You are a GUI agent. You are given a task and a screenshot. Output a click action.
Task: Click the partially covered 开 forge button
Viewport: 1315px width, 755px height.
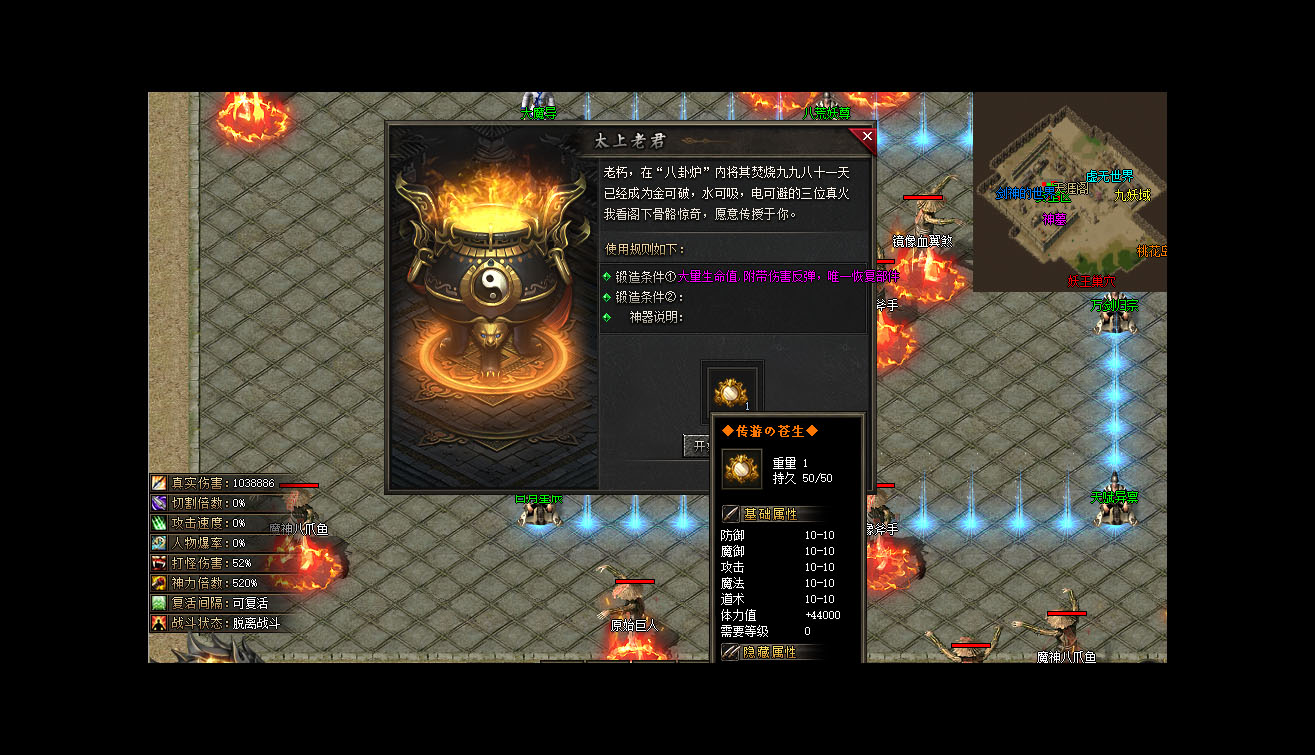pos(697,445)
